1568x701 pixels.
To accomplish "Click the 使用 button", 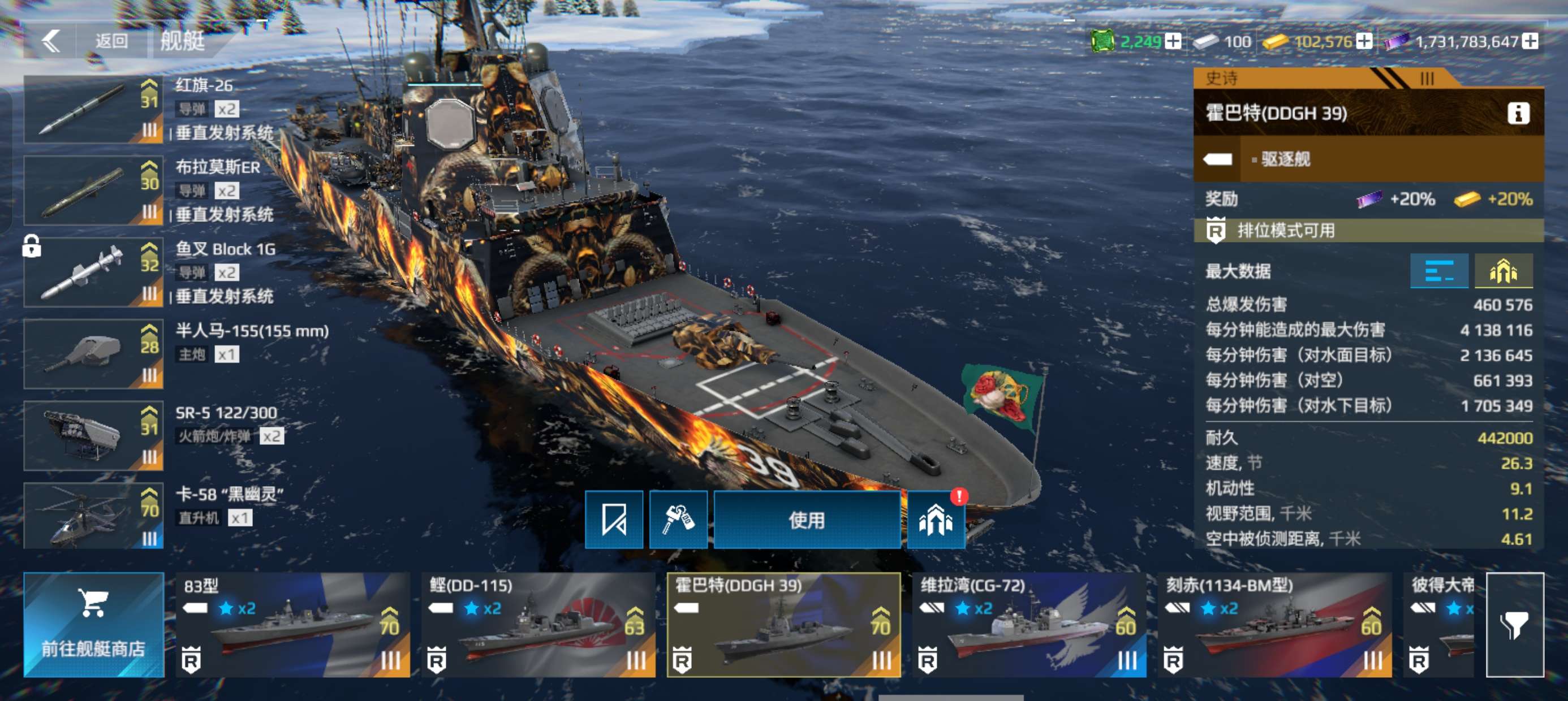I will tap(807, 520).
